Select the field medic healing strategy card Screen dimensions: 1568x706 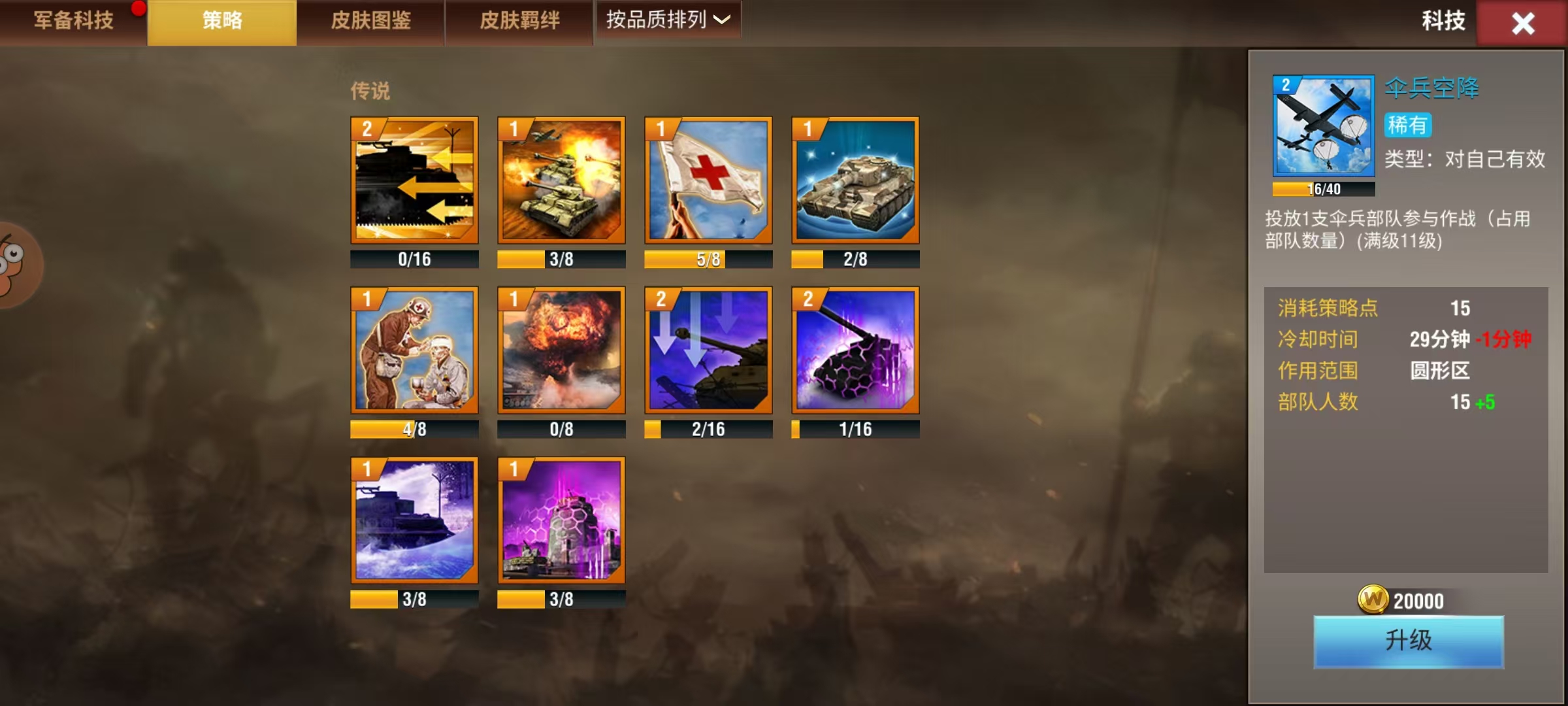tap(414, 353)
